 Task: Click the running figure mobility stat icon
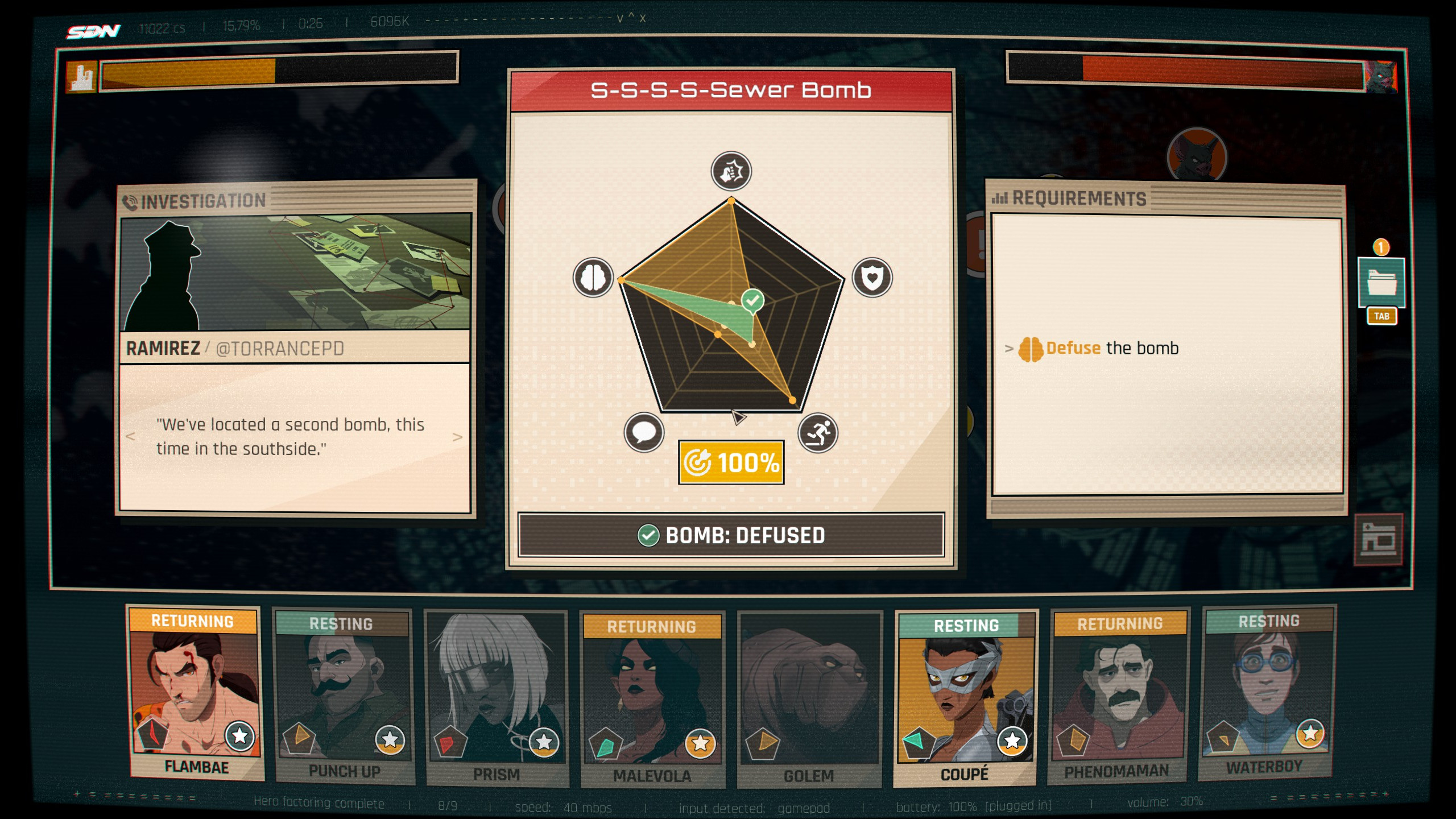(x=818, y=433)
